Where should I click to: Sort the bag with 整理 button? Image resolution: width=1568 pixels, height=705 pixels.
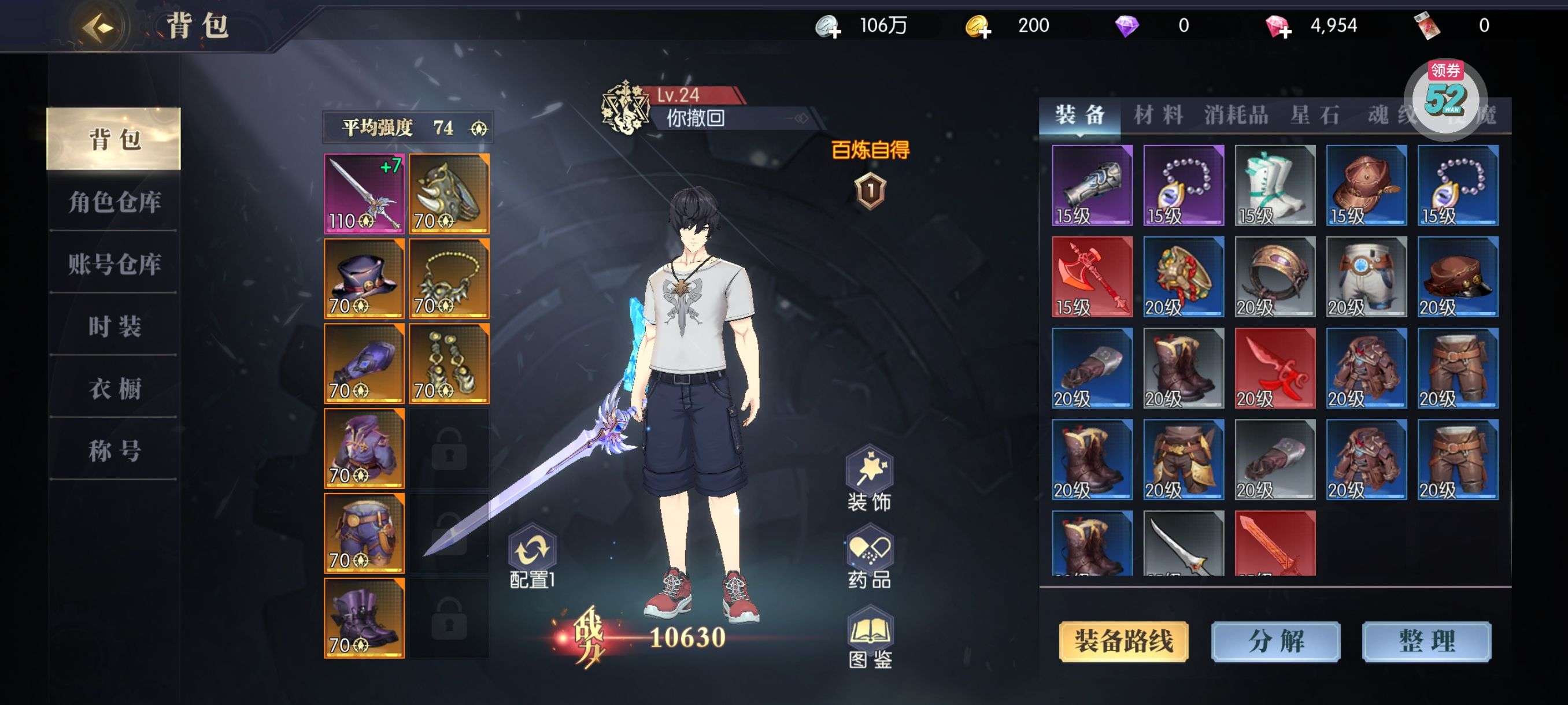click(1426, 641)
